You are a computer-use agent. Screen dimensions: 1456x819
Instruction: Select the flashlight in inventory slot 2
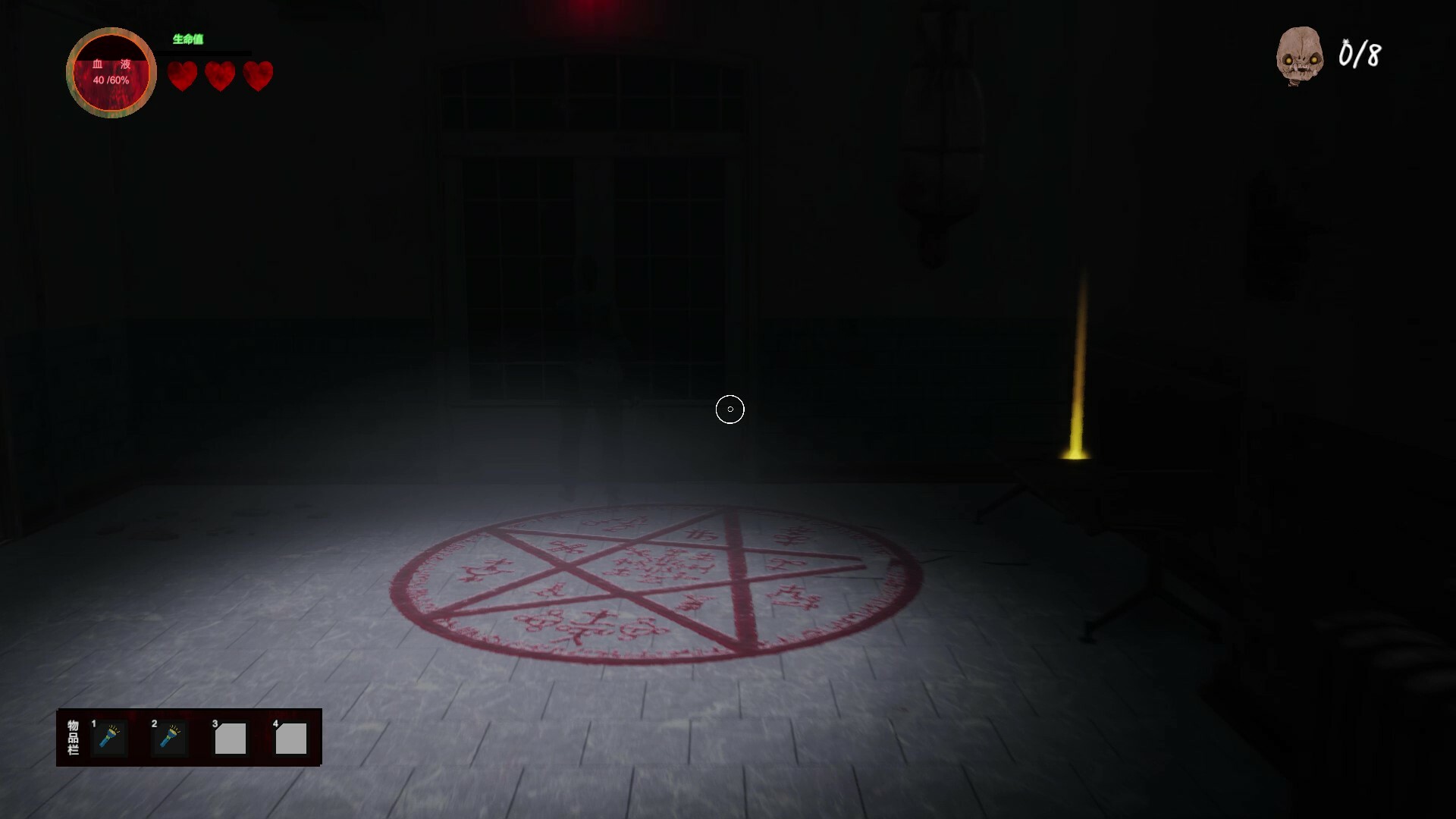click(171, 738)
